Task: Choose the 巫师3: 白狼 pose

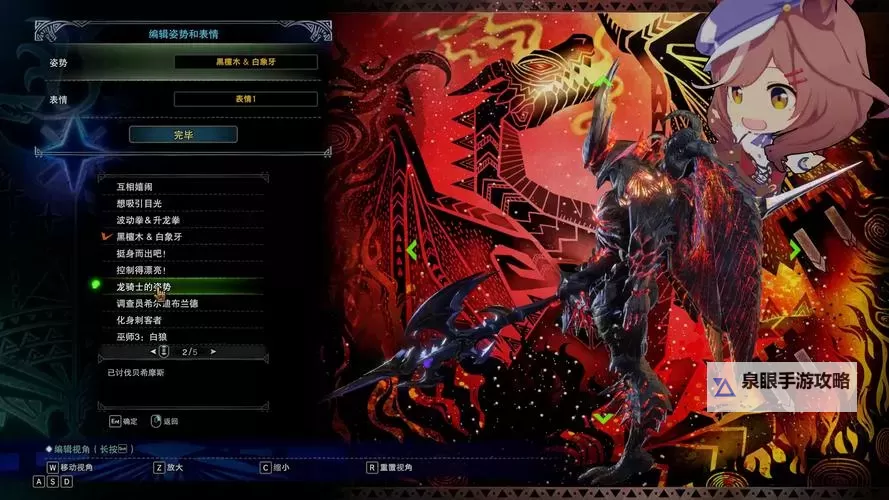Action: click(x=142, y=337)
